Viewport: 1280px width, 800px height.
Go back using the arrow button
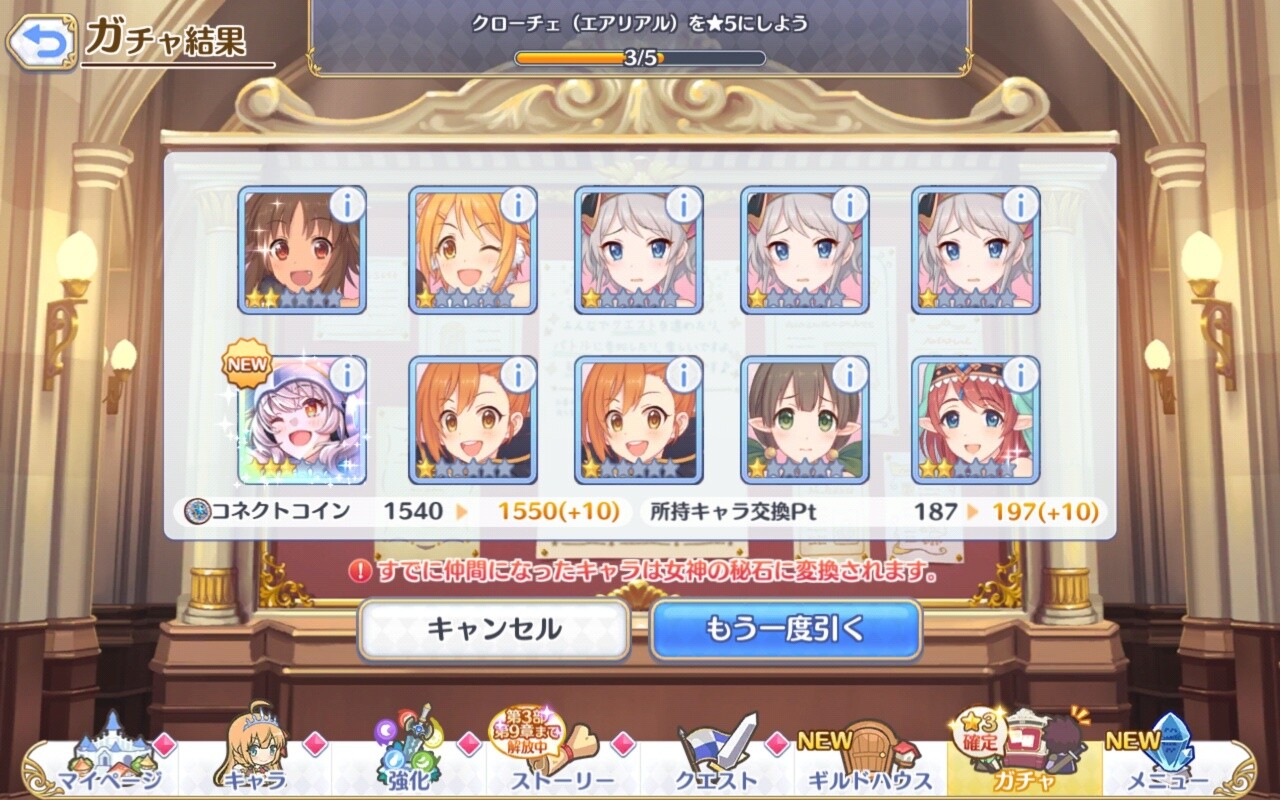point(40,41)
